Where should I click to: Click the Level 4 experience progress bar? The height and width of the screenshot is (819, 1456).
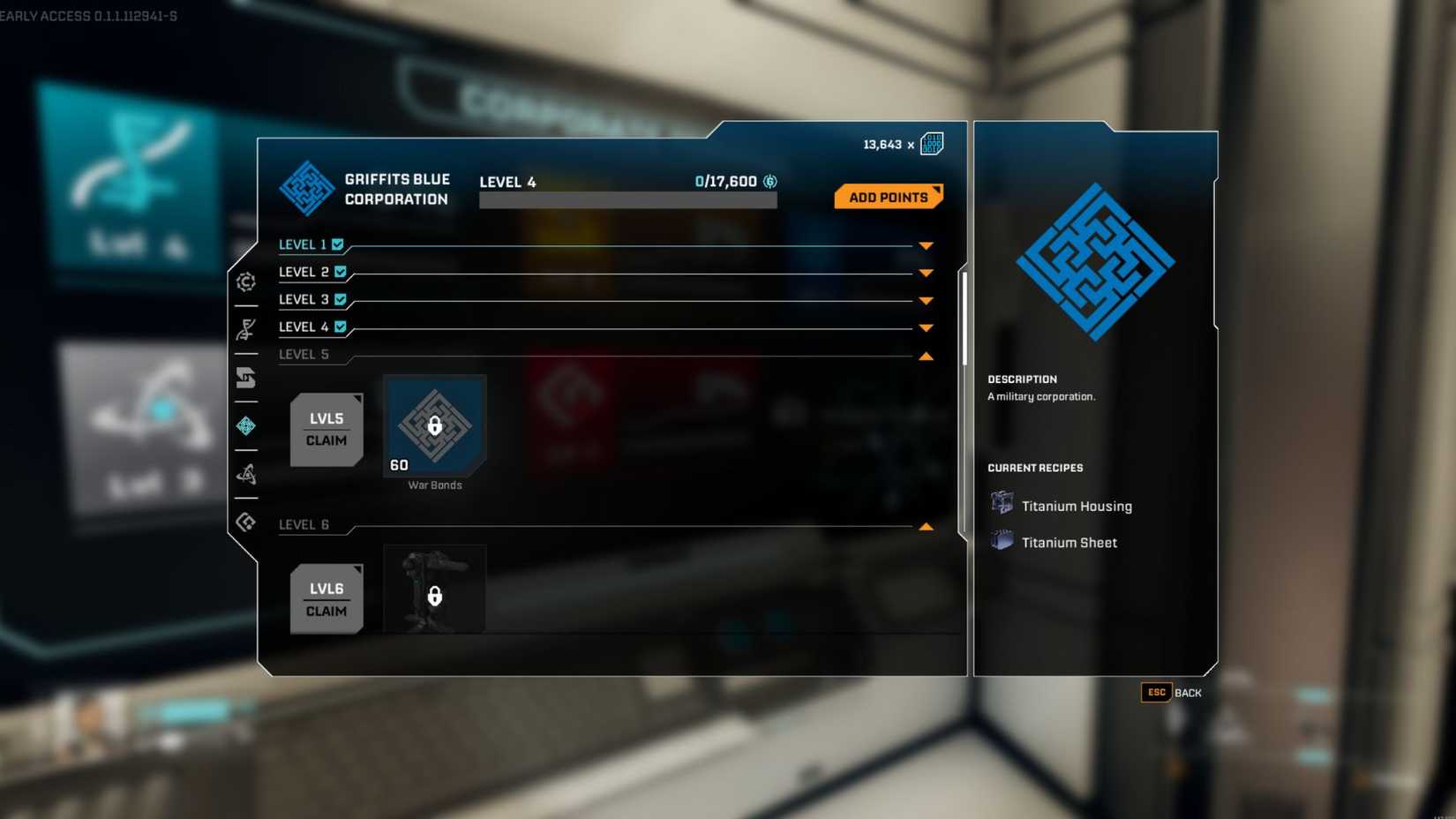[627, 199]
